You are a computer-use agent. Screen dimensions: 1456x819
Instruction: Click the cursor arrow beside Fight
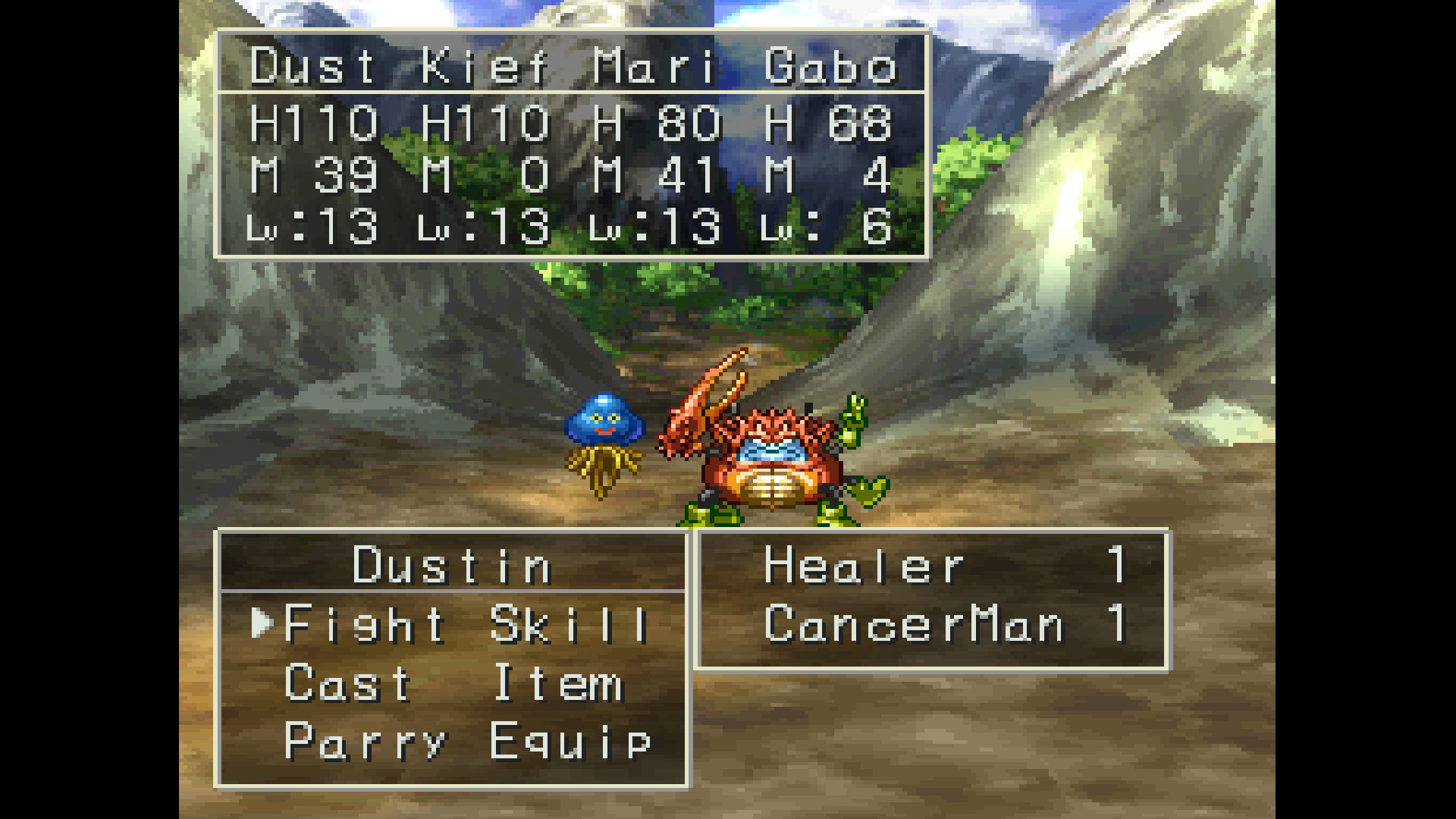tap(262, 623)
